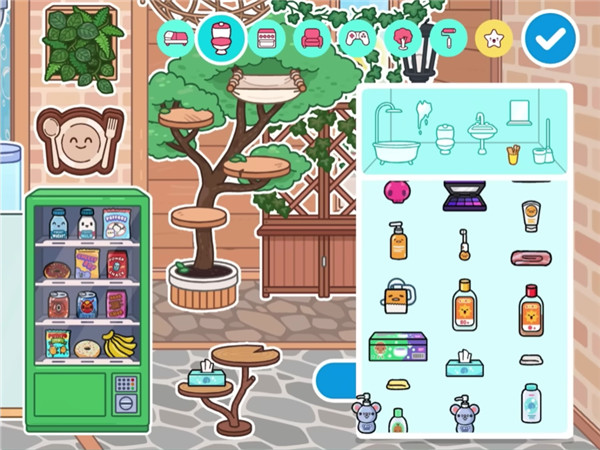
Task: Select the white sunscreen tube item
Action: tap(530, 215)
